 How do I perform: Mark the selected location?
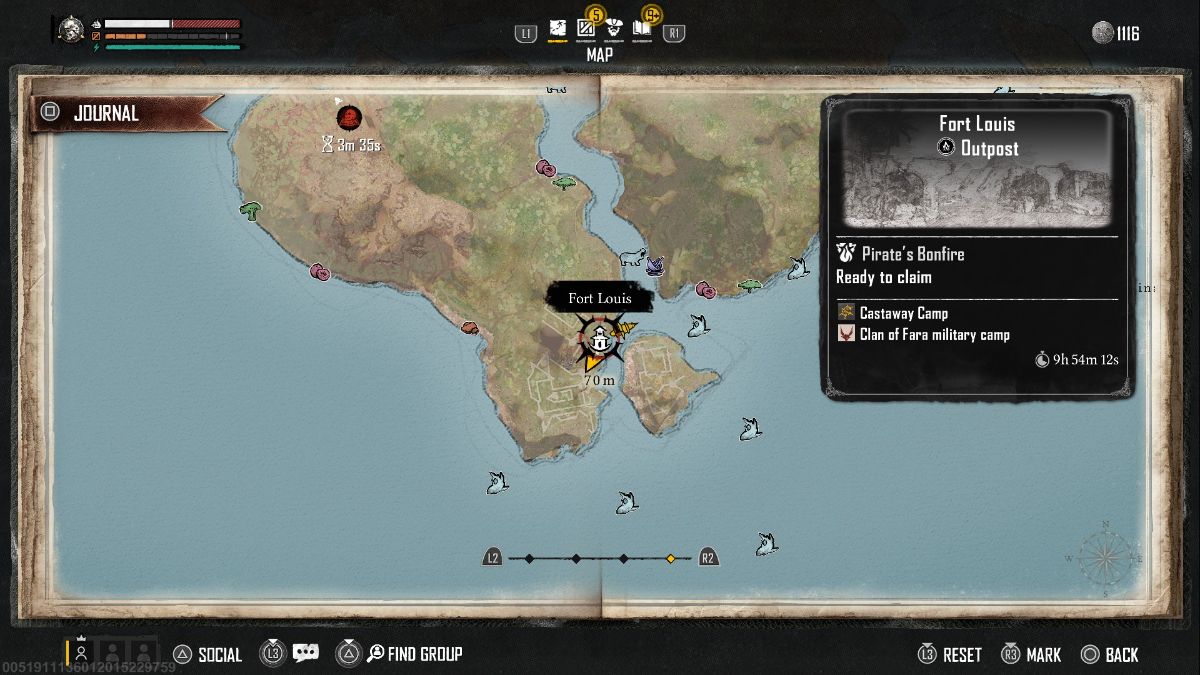1031,655
